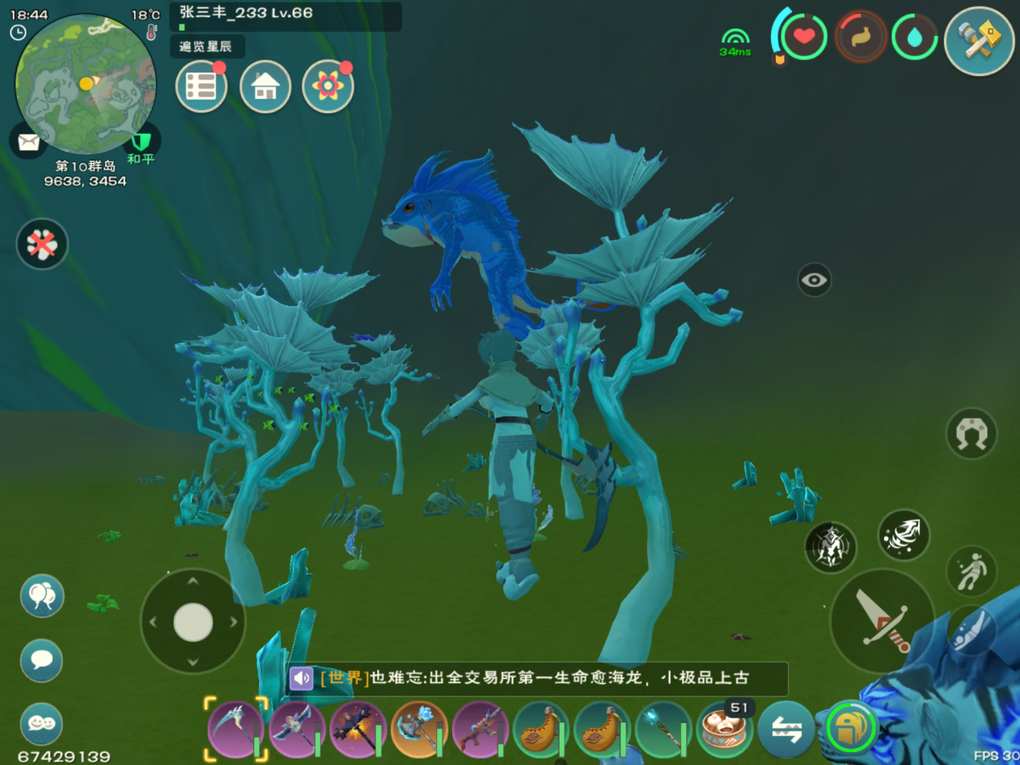Toggle the eye visibility button
The width and height of the screenshot is (1020, 765).
(x=815, y=280)
